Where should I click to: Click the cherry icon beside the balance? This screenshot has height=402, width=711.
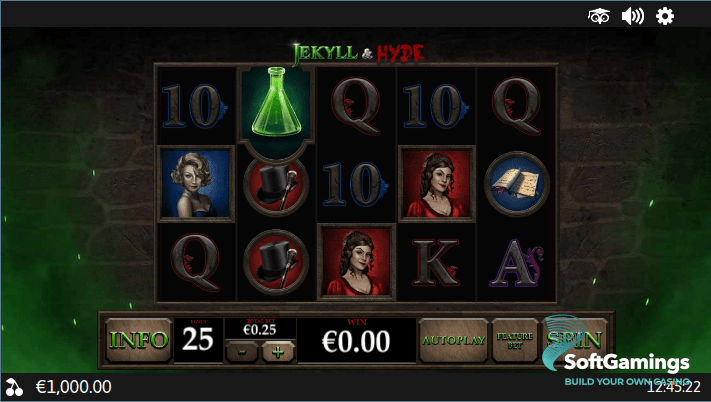(x=14, y=387)
